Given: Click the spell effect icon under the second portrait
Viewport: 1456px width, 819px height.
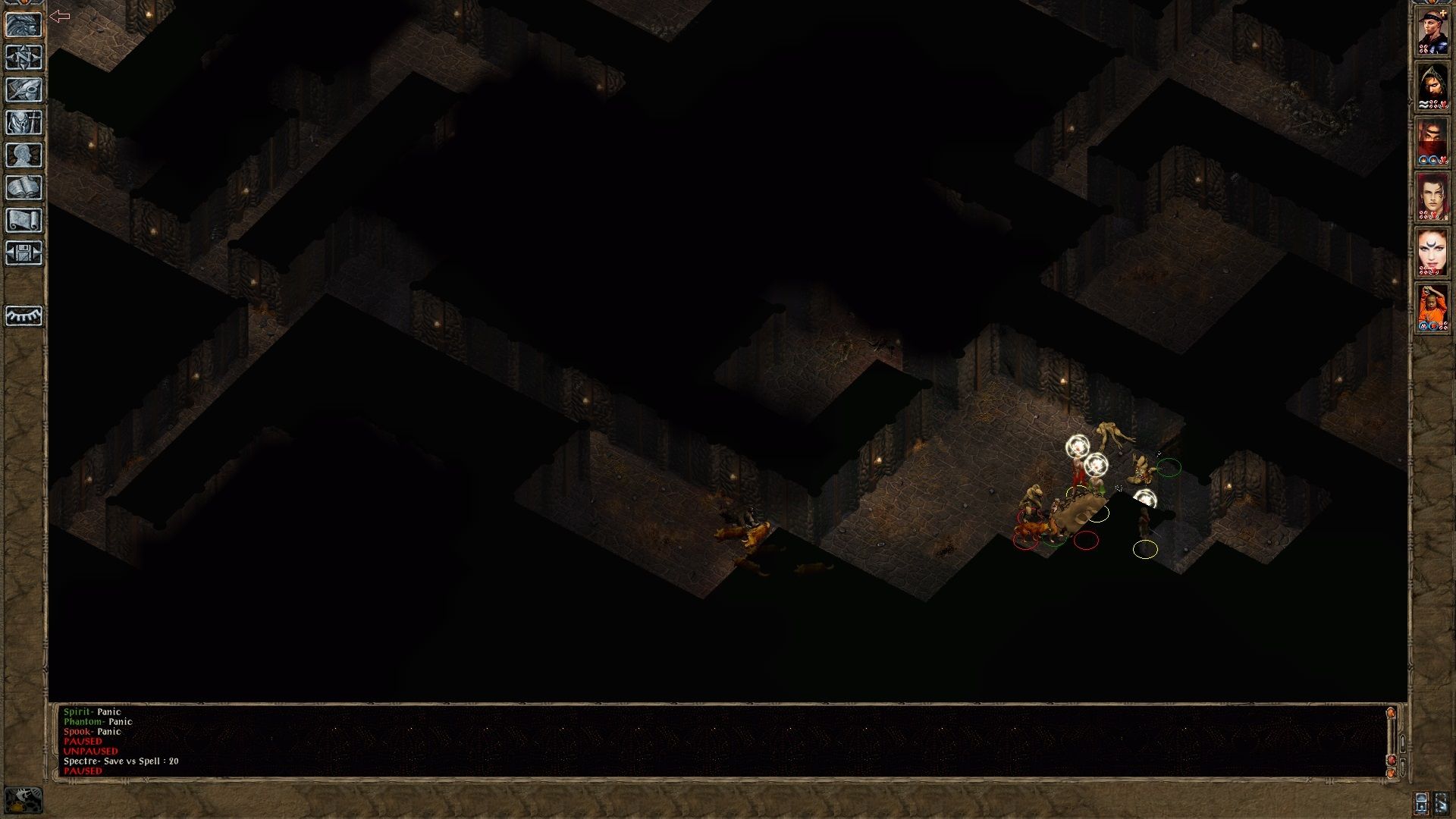Looking at the screenshot, I should click(1422, 104).
